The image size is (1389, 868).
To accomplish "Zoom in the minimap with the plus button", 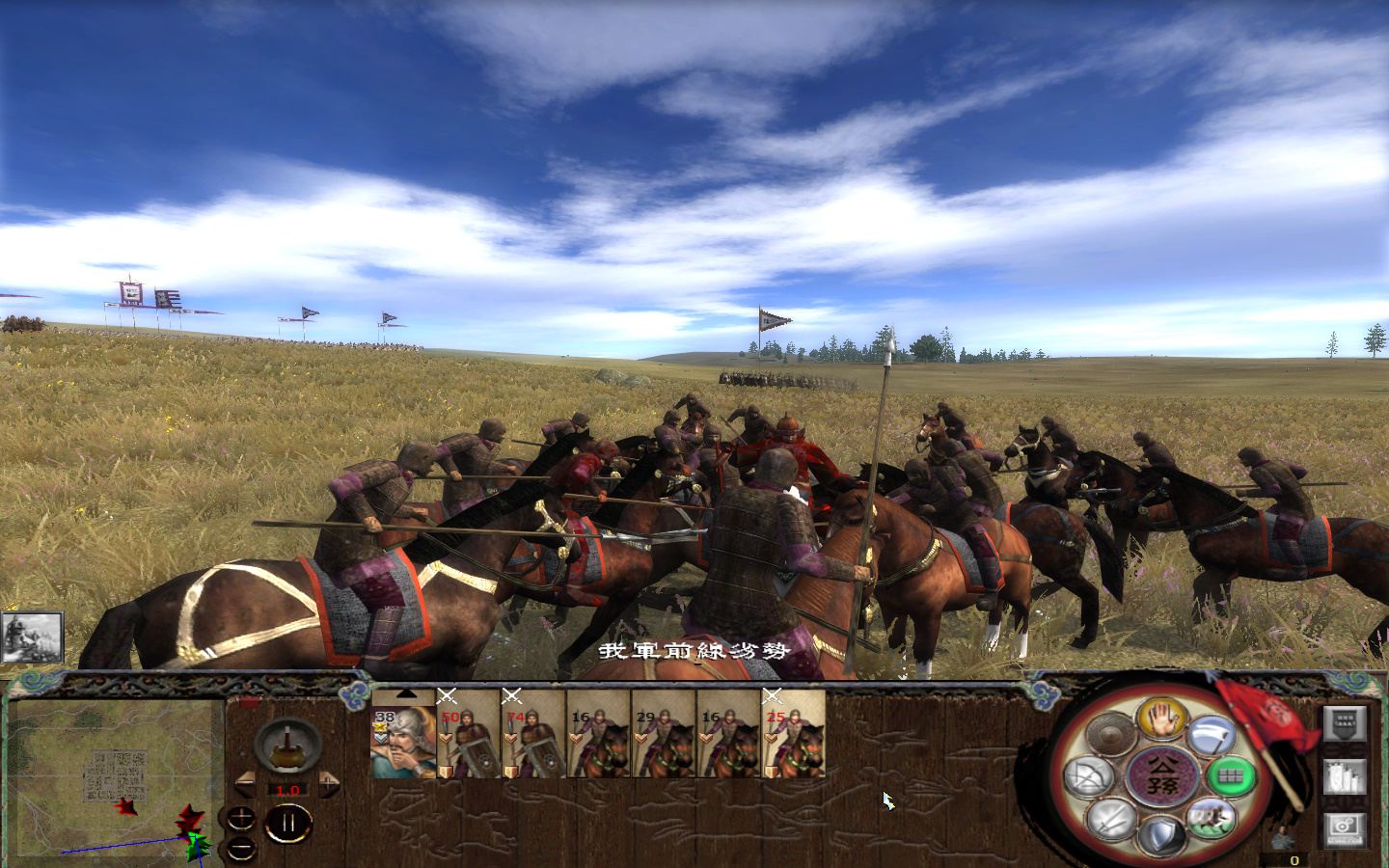I will pyautogui.click(x=241, y=818).
